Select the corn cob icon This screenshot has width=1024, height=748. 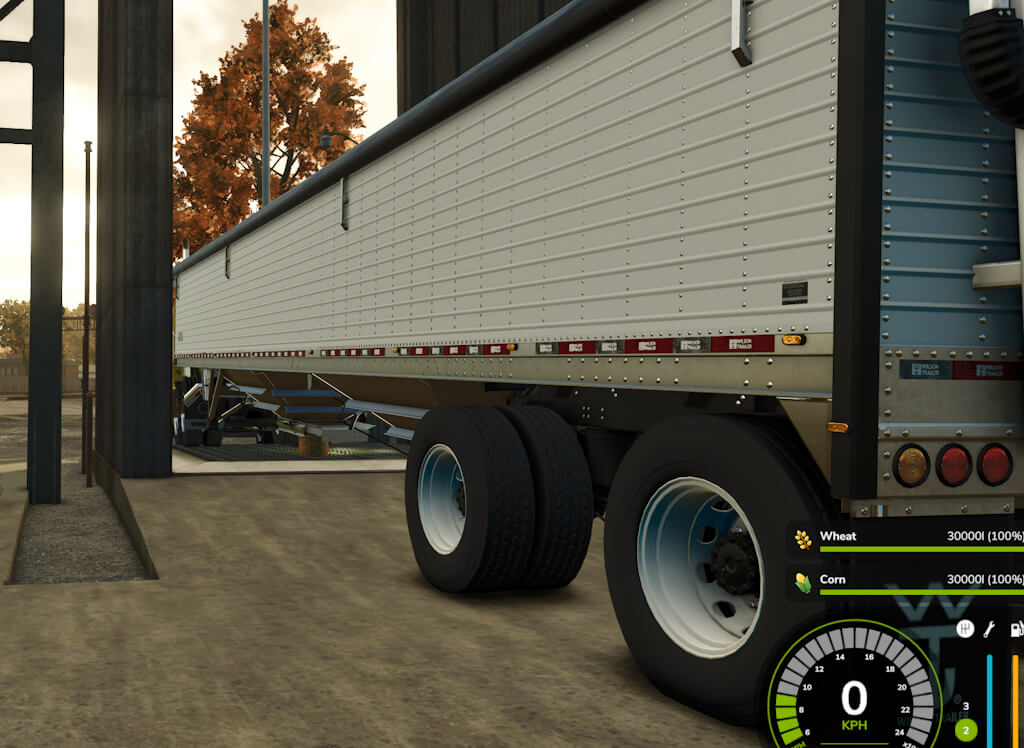click(x=803, y=582)
